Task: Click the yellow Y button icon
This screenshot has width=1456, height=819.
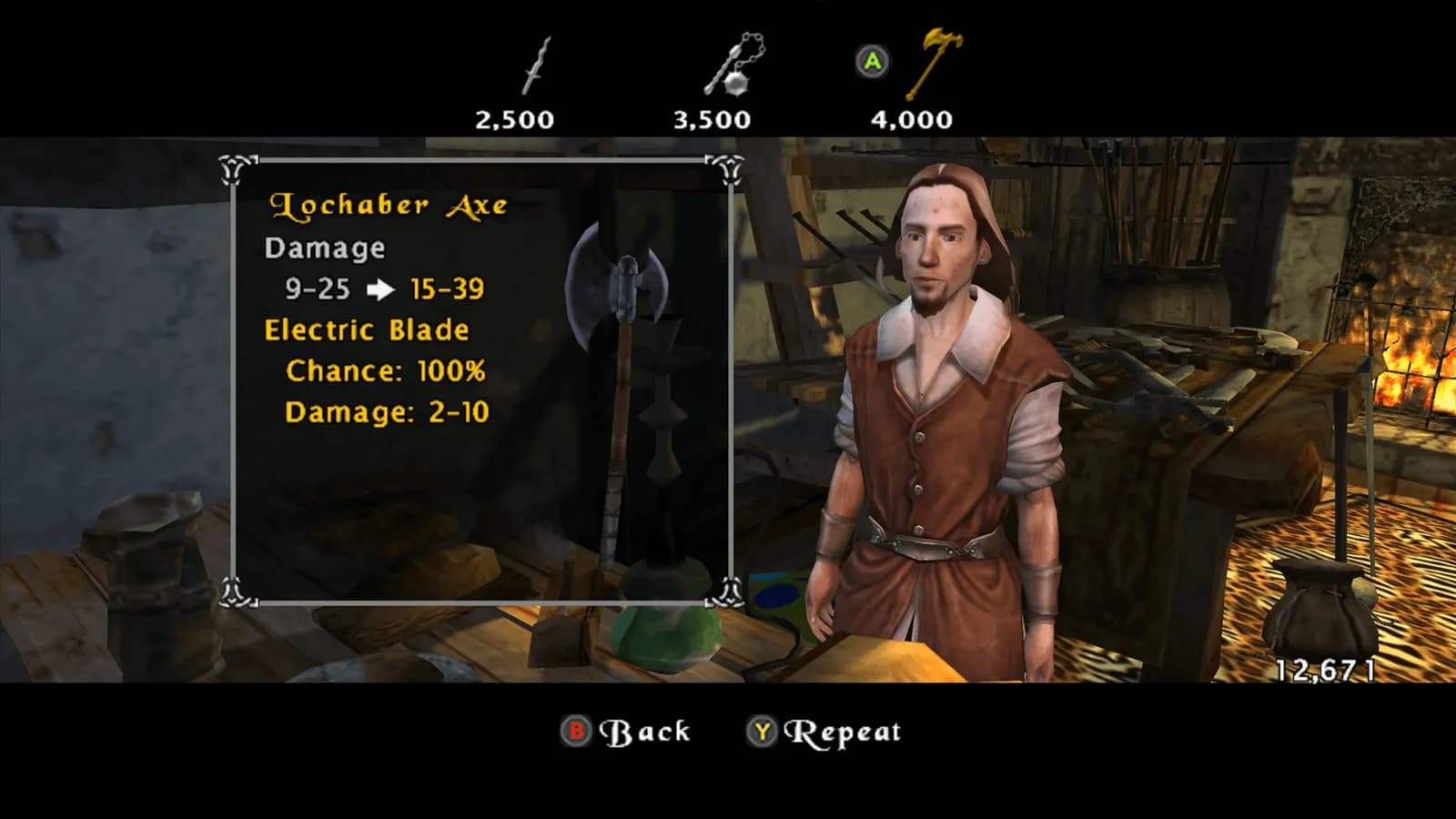Action: pyautogui.click(x=764, y=731)
